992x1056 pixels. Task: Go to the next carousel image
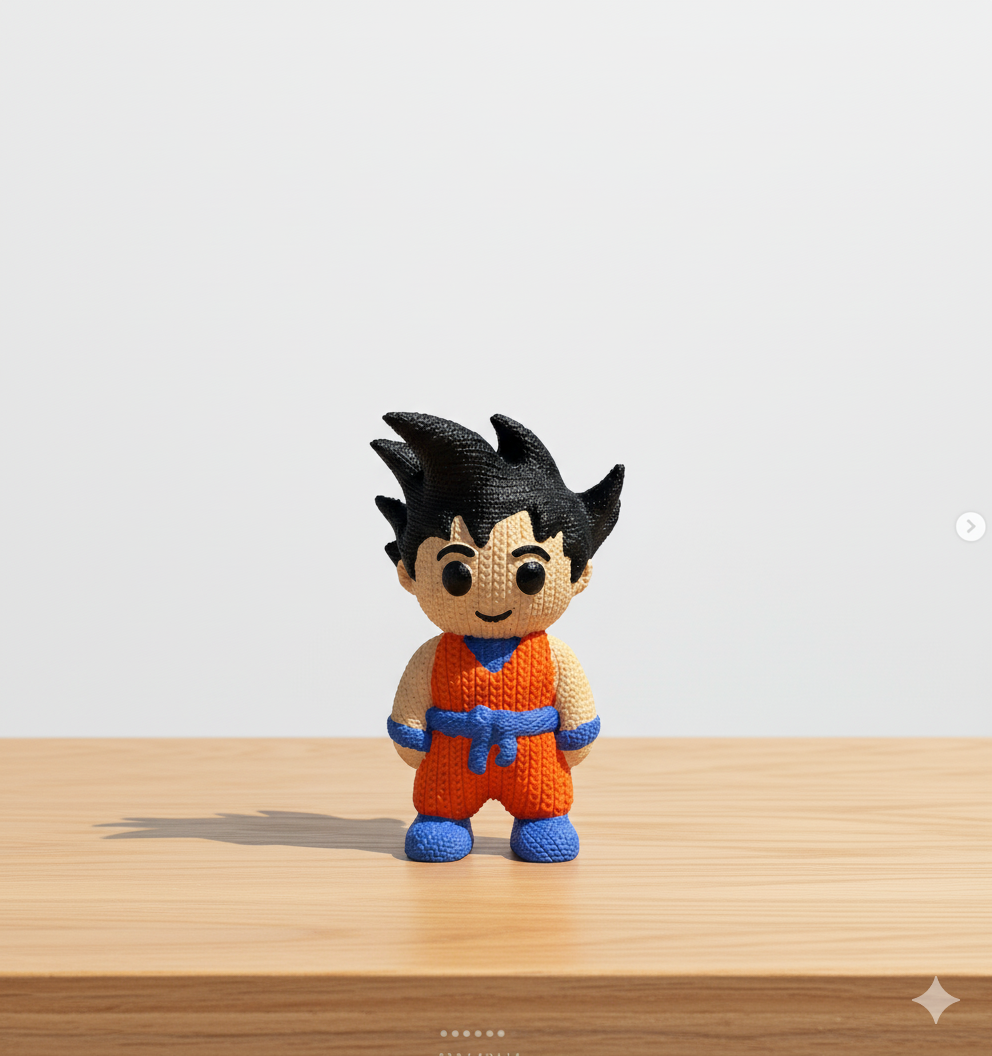pyautogui.click(x=970, y=526)
